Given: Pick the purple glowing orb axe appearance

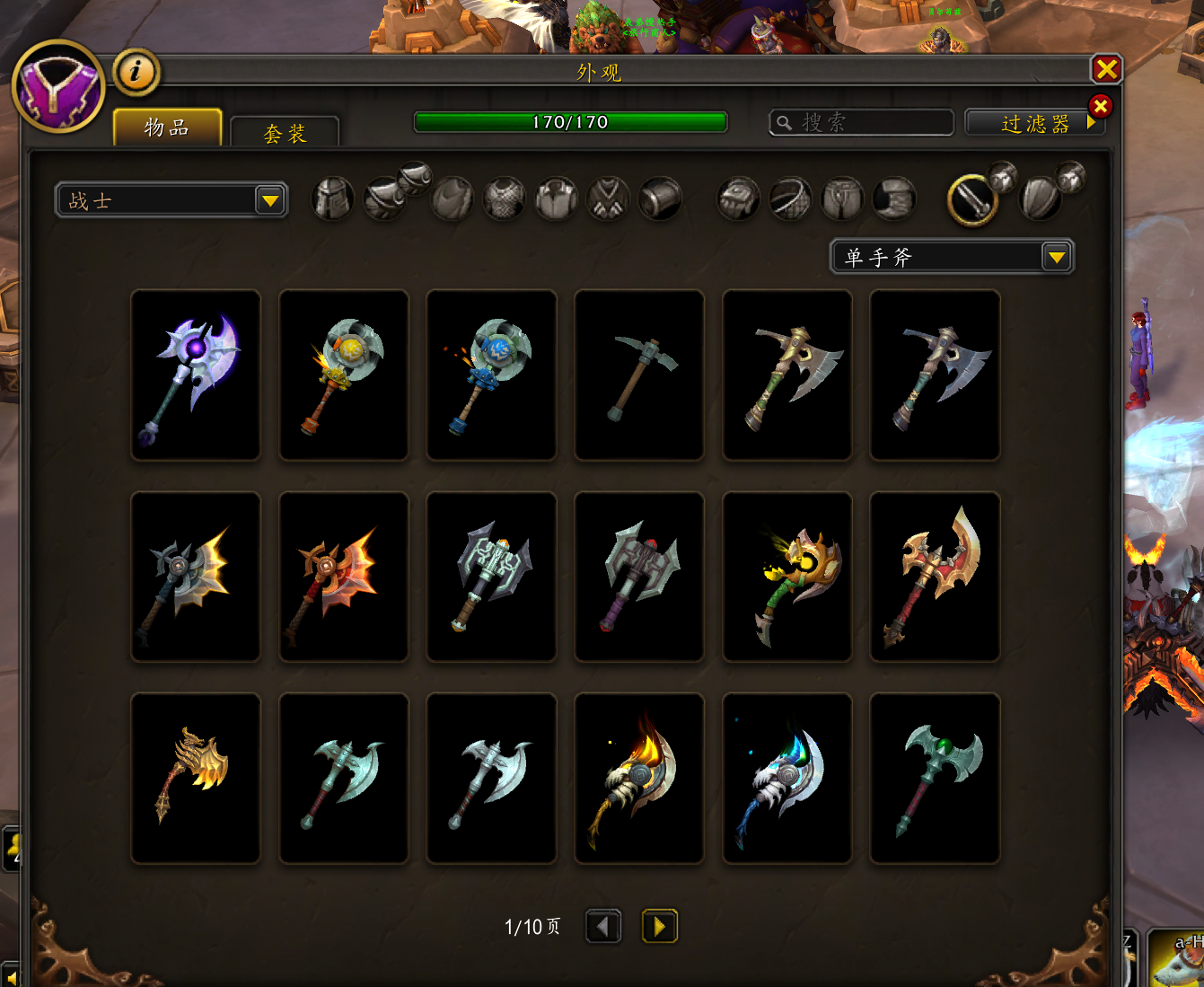Looking at the screenshot, I should coord(196,375).
